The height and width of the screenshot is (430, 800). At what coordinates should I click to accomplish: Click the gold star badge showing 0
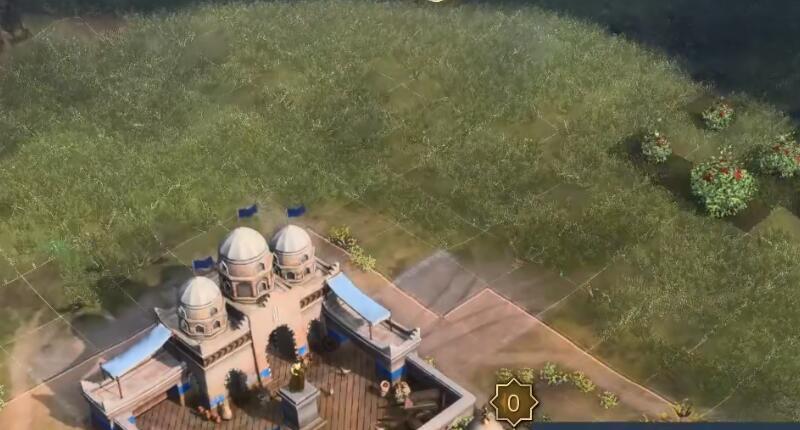(x=513, y=404)
